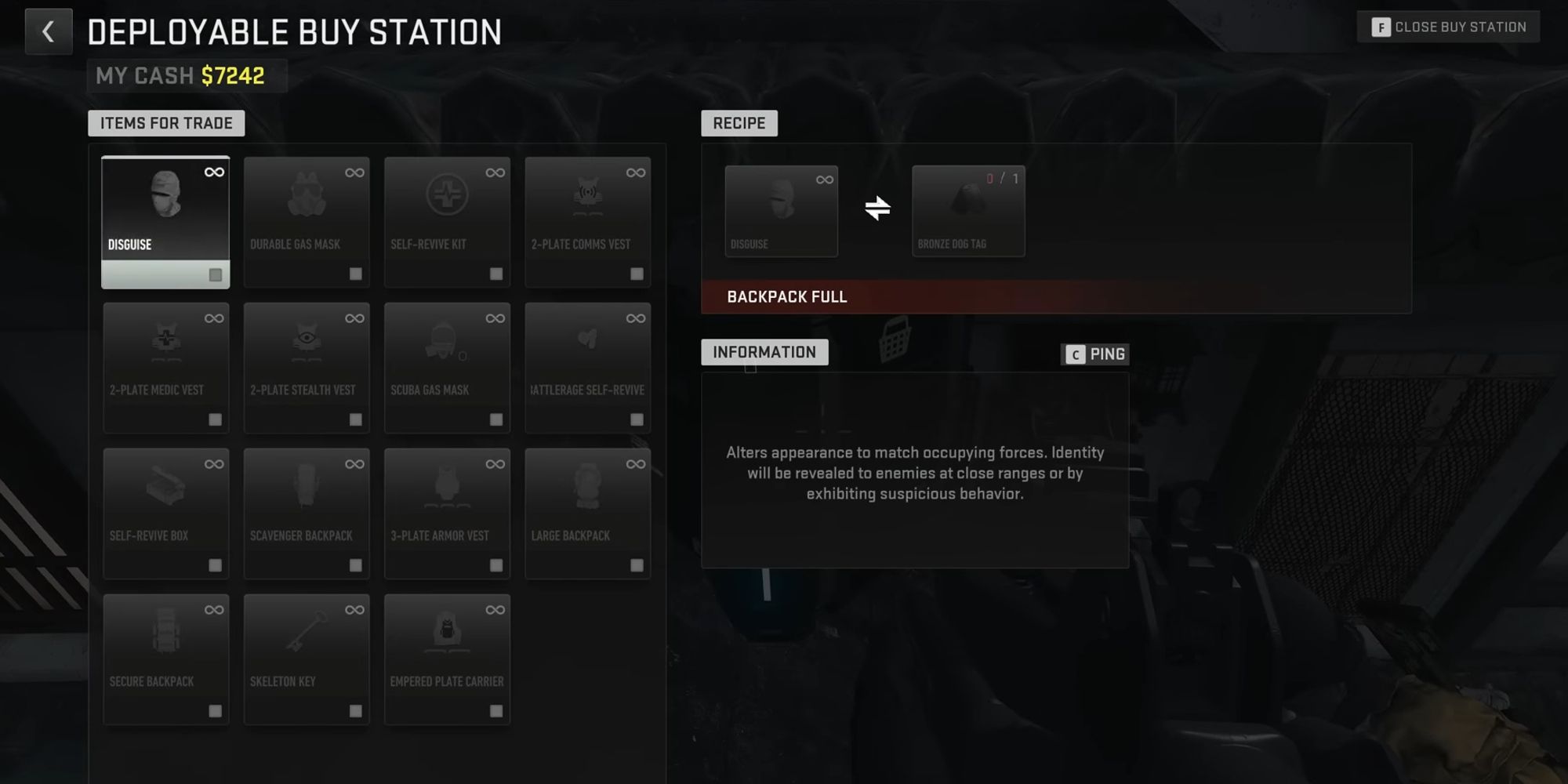This screenshot has width=1568, height=784.
Task: Select the Bronze Dog Tag recipe icon
Action: 968,204
